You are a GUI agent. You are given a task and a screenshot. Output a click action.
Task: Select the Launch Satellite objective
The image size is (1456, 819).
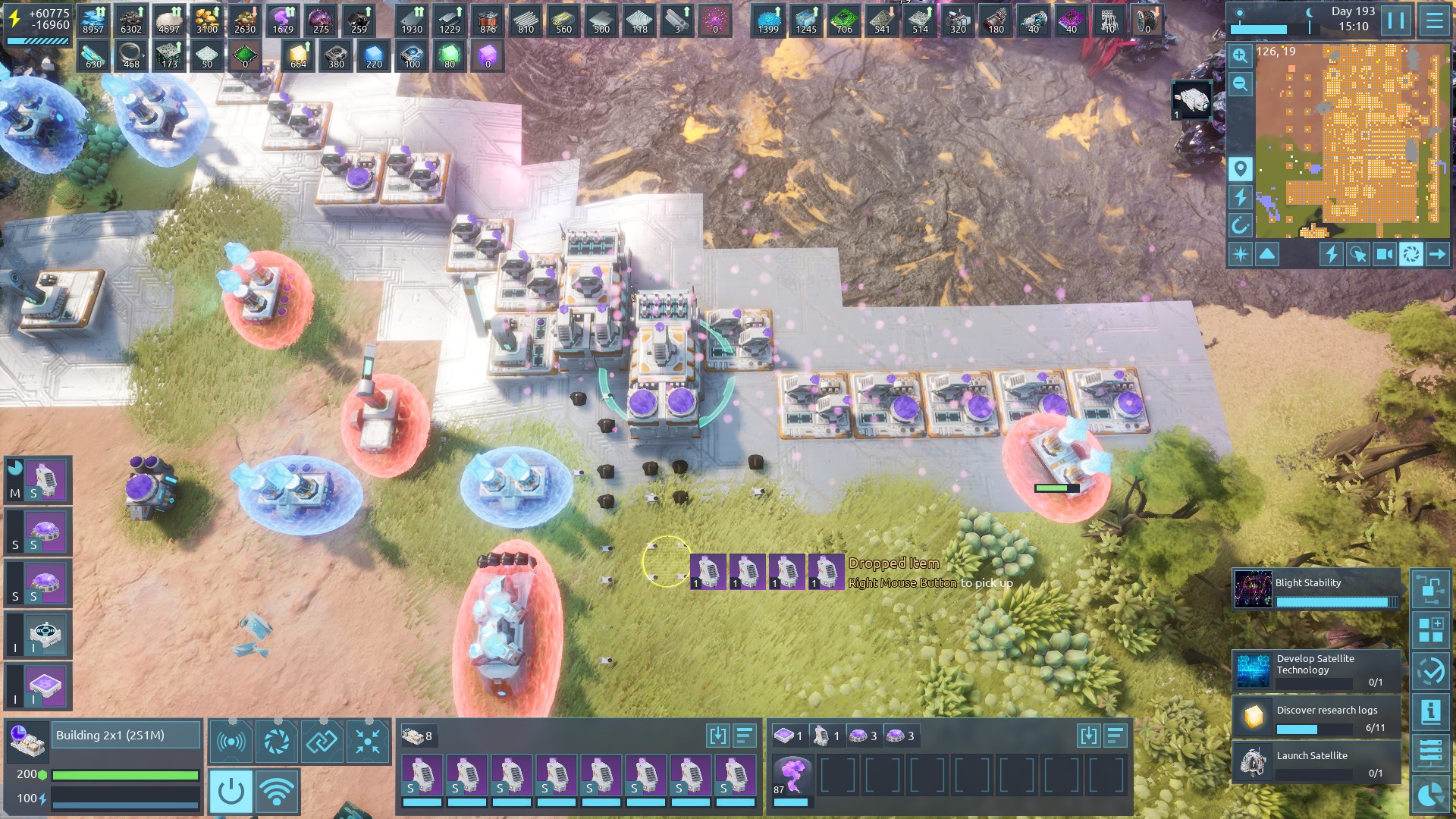[x=1316, y=762]
